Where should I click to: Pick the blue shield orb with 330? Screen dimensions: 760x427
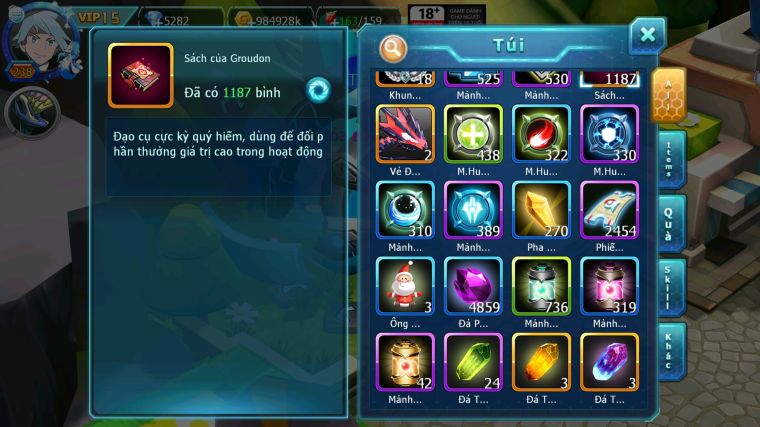pos(609,133)
